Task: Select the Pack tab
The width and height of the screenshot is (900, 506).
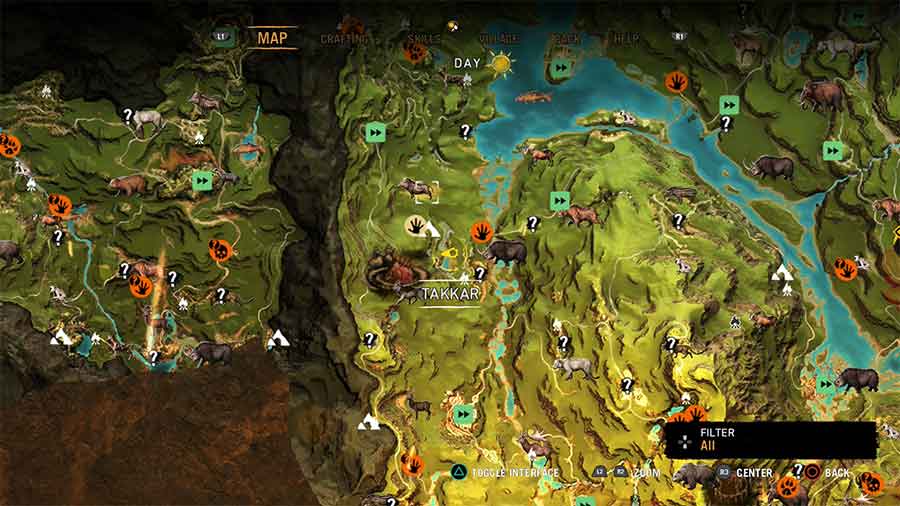Action: coord(566,39)
